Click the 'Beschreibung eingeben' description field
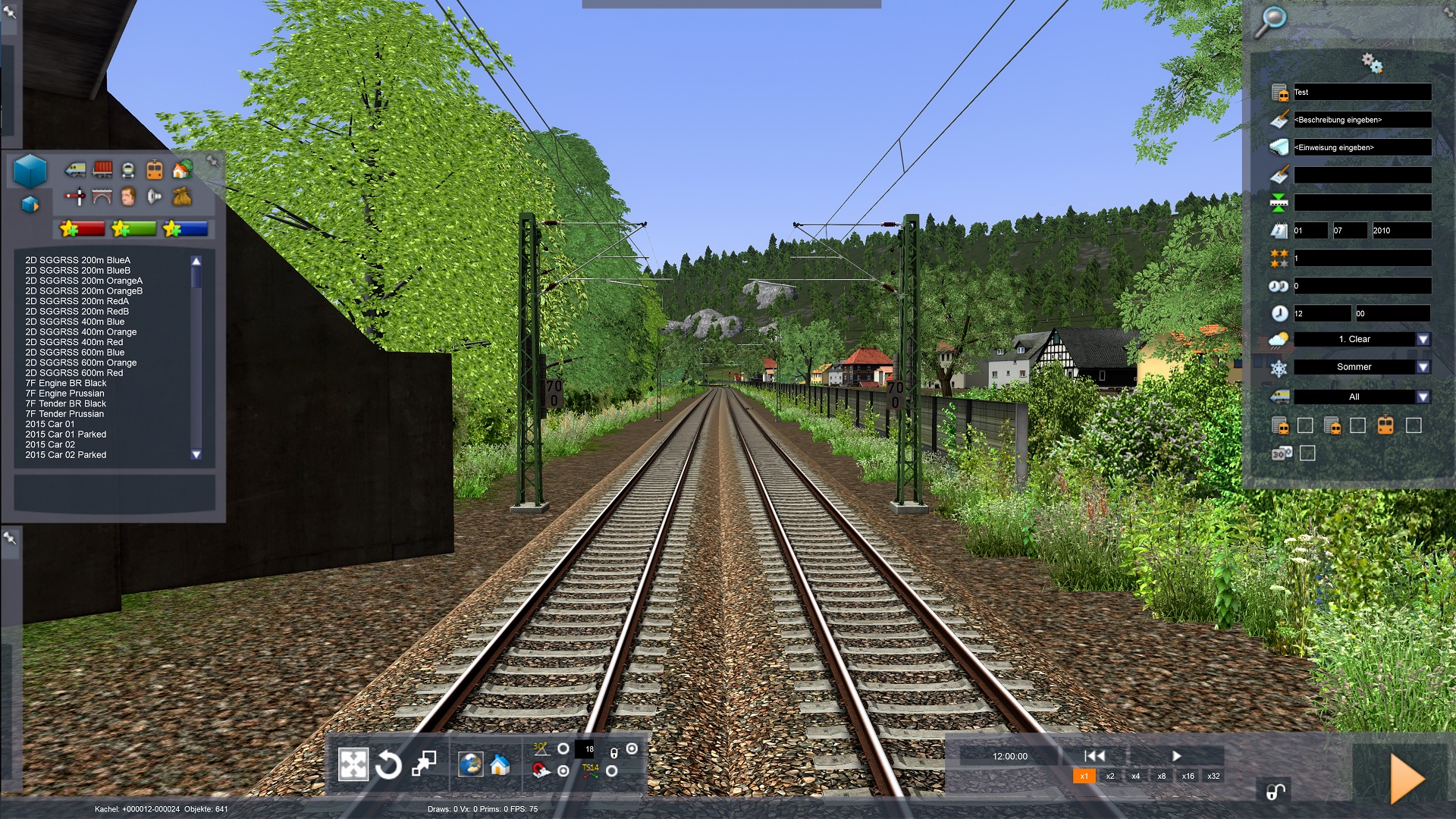 pos(1362,120)
